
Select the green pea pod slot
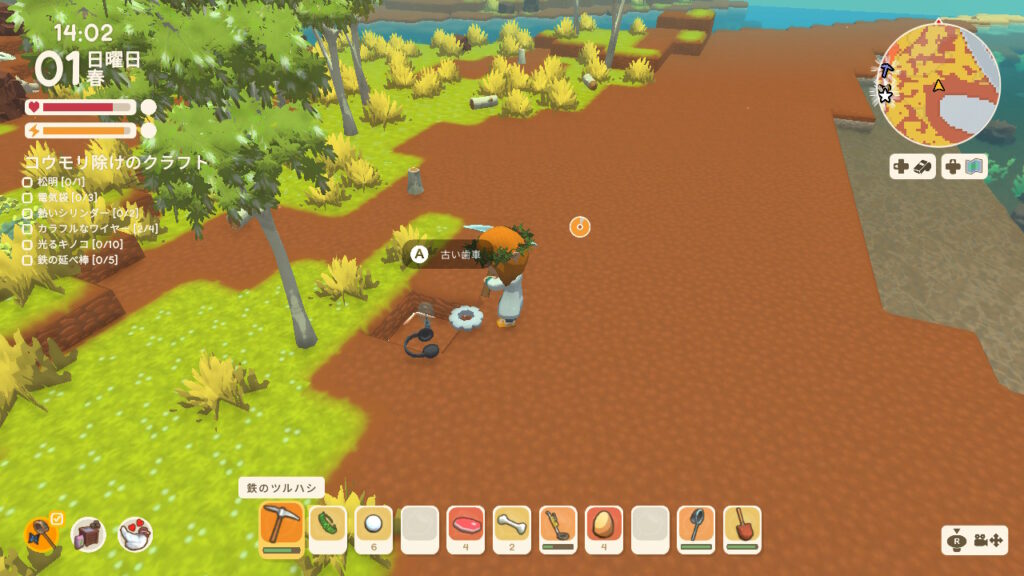click(327, 526)
